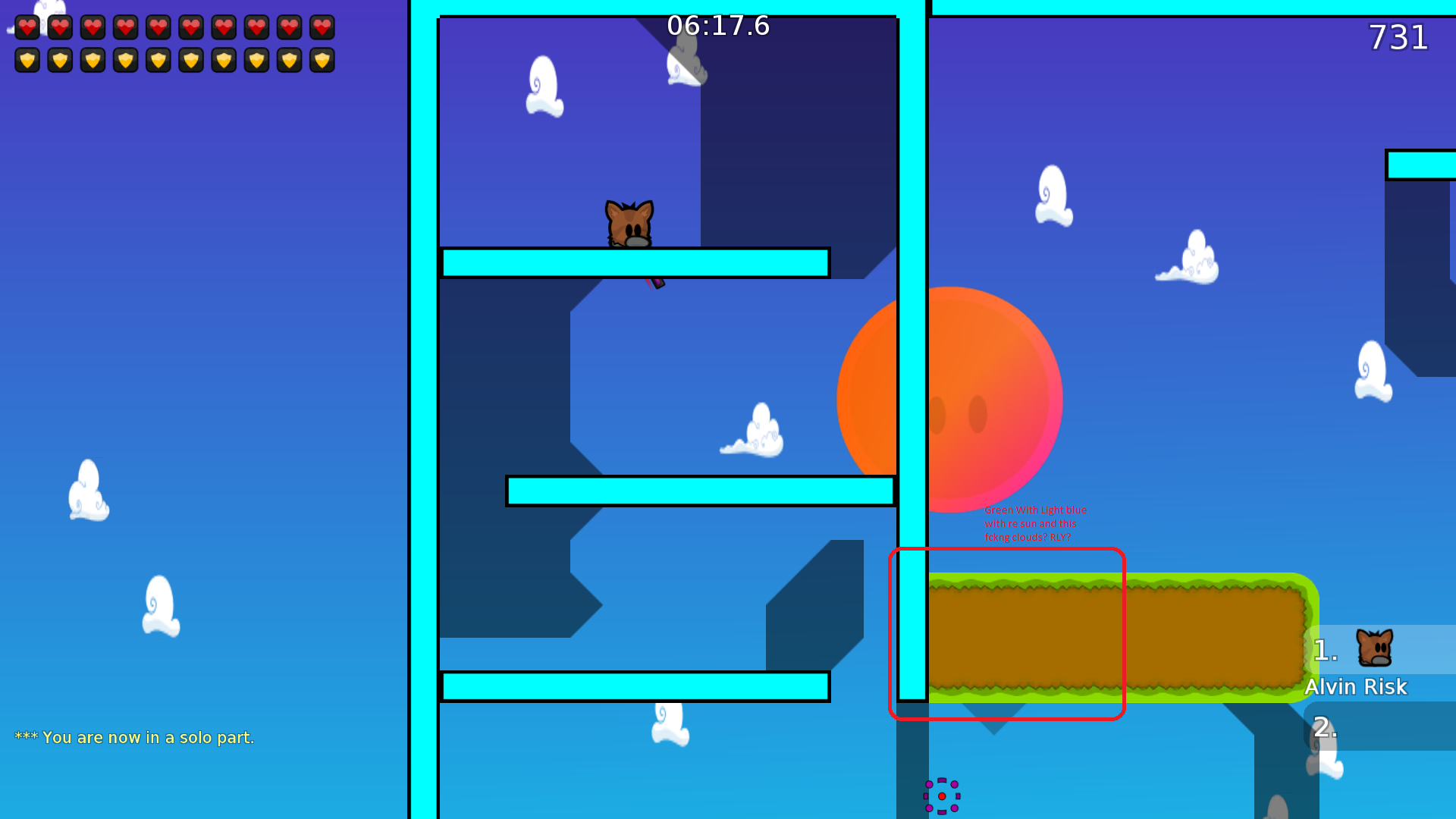Click the score counter reading 731
Viewport: 1456px width, 819px height.
1398,37
